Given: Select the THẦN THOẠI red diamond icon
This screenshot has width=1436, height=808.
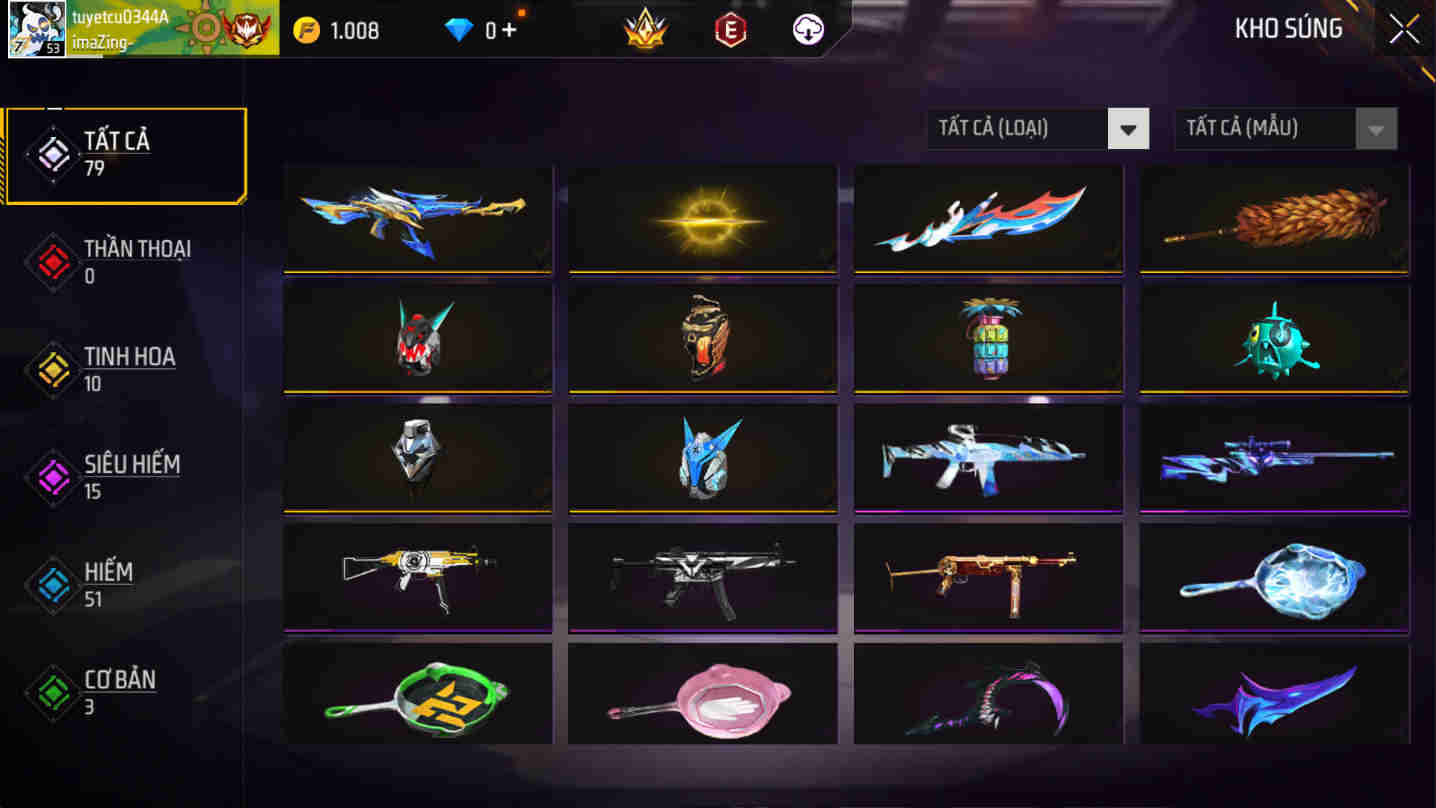Looking at the screenshot, I should (52, 262).
